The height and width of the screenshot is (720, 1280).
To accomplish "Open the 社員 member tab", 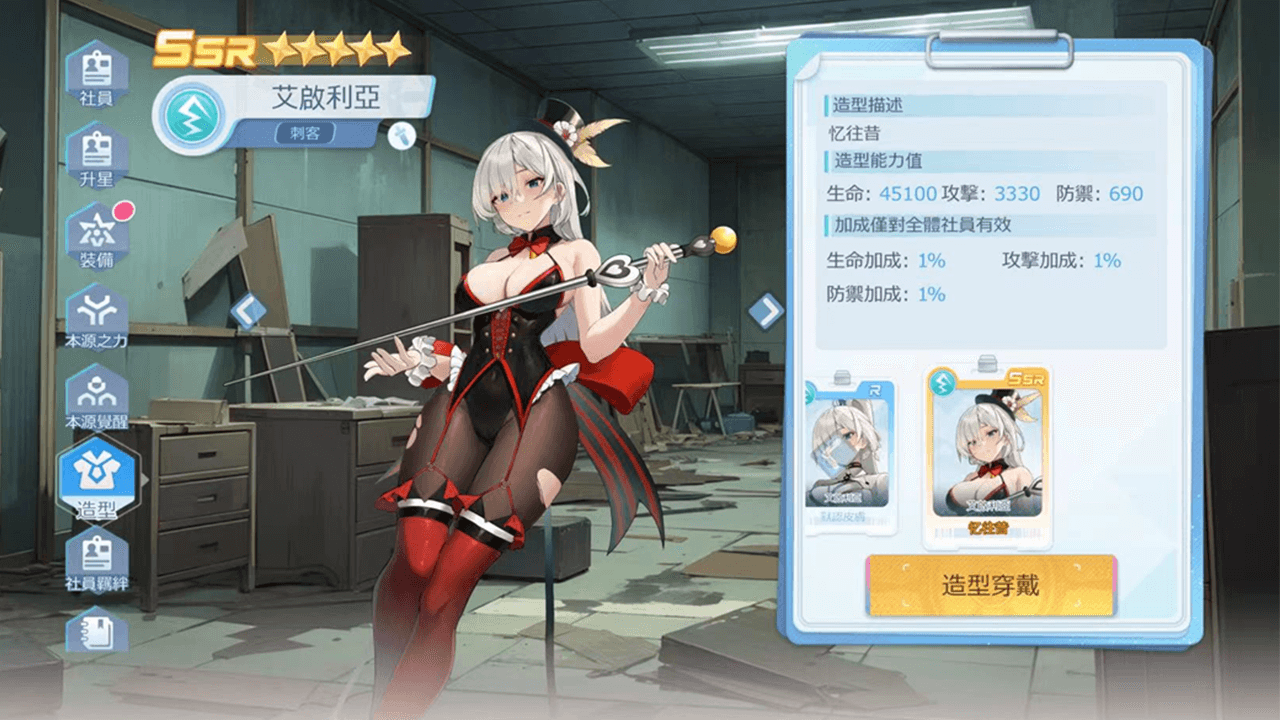I will pos(97,74).
